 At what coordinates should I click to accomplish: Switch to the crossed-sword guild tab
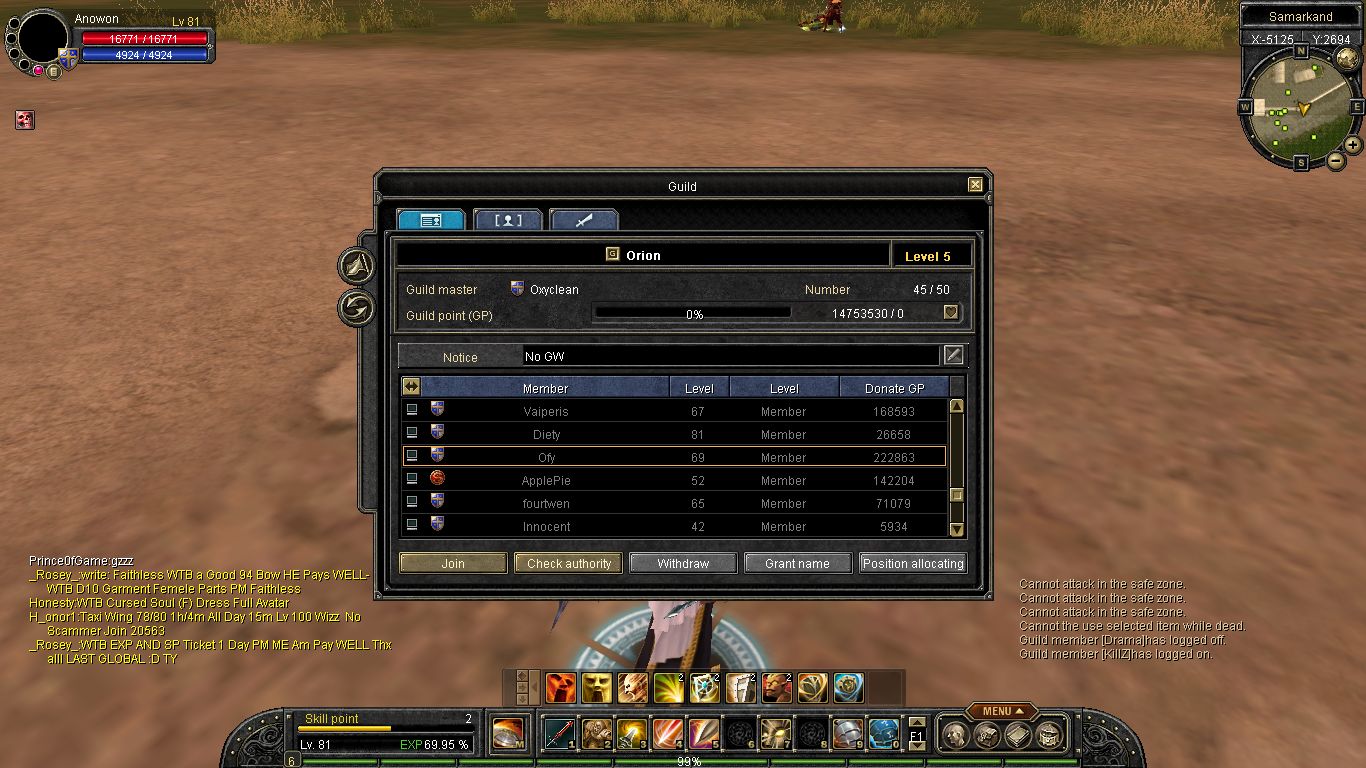point(584,220)
